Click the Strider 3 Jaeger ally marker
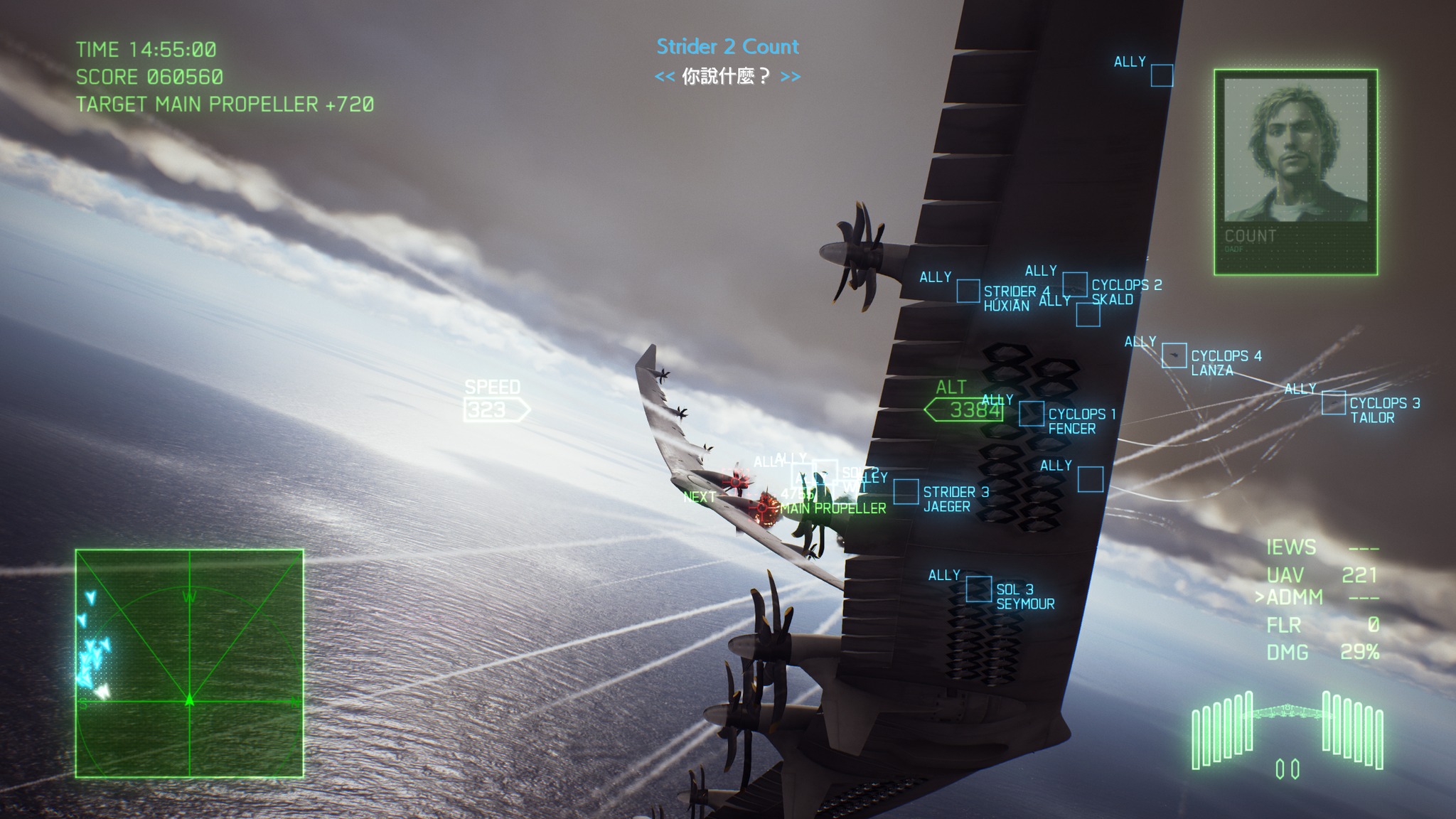The width and height of the screenshot is (1456, 819). (x=906, y=491)
